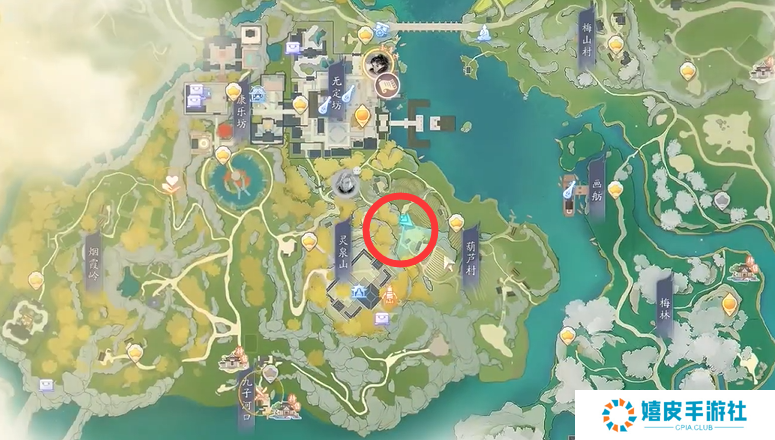Select the character portrait map marker
This screenshot has width=775, height=440.
pyautogui.click(x=376, y=63)
